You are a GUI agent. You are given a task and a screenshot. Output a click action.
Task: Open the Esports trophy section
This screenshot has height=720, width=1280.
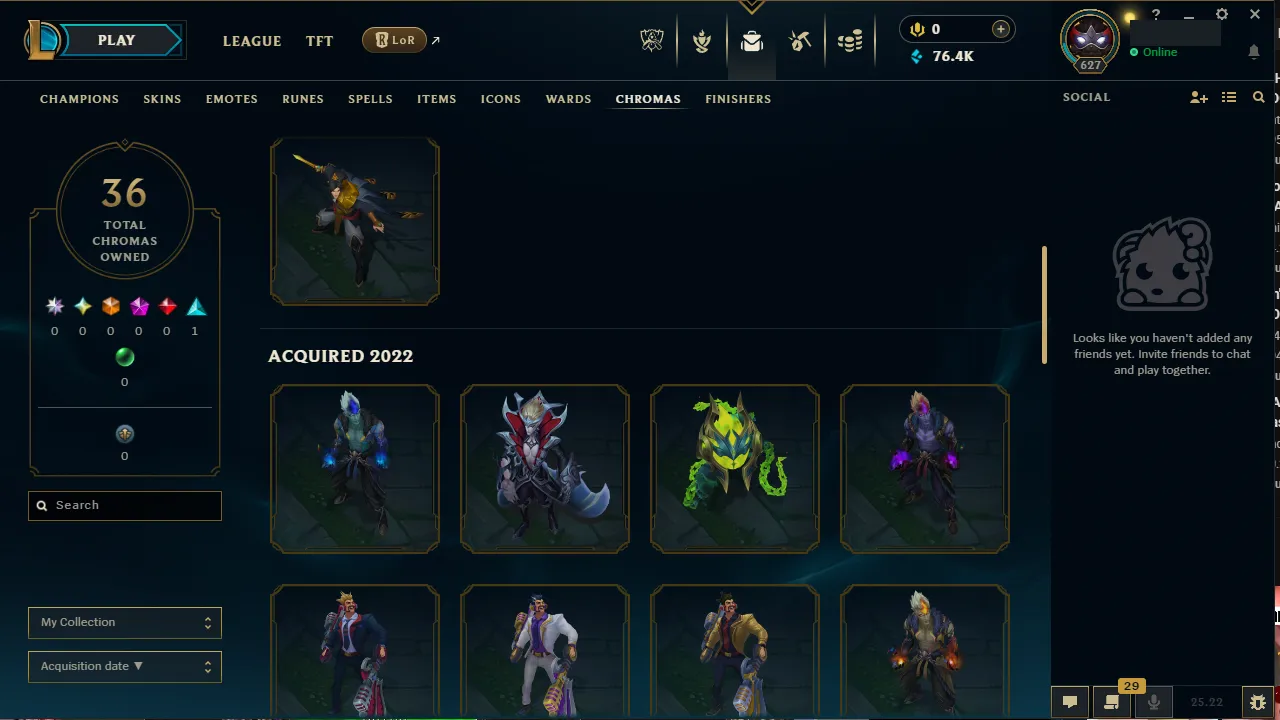pos(652,41)
